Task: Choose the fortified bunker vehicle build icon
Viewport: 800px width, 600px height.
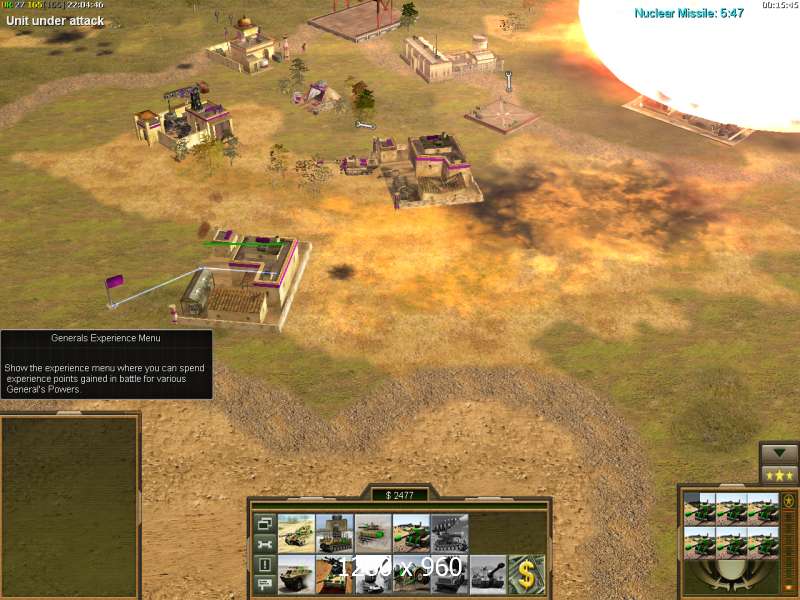Action: (335, 533)
